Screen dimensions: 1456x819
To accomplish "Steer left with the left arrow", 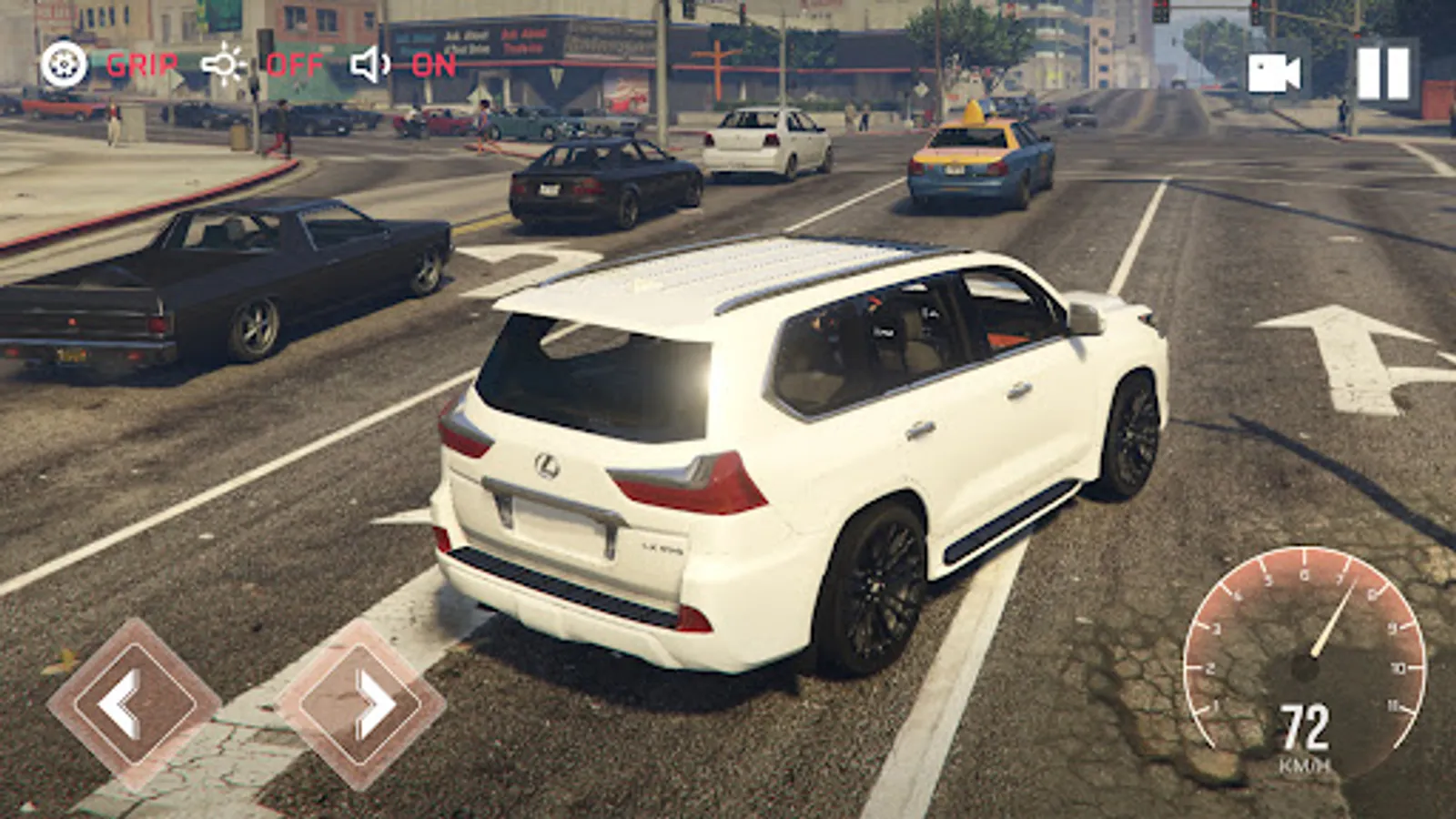I will click(x=134, y=703).
